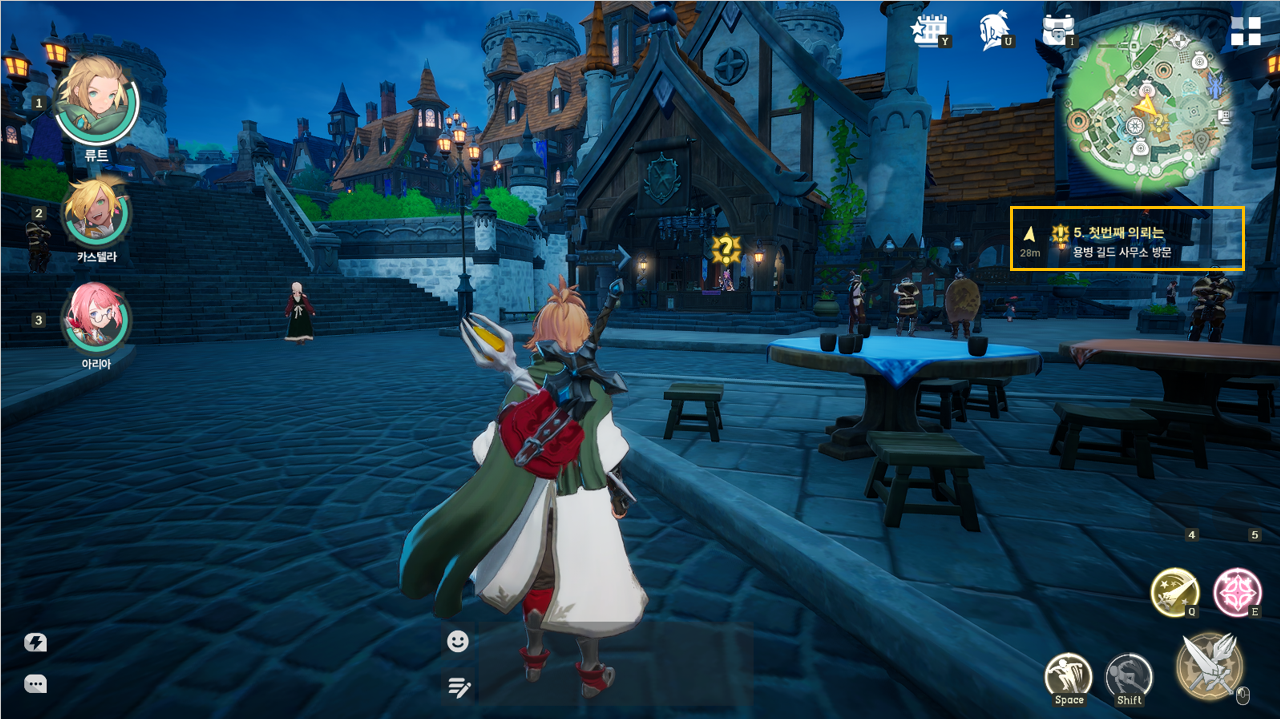
Task: Tap the jump action button
Action: pyautogui.click(x=1068, y=677)
